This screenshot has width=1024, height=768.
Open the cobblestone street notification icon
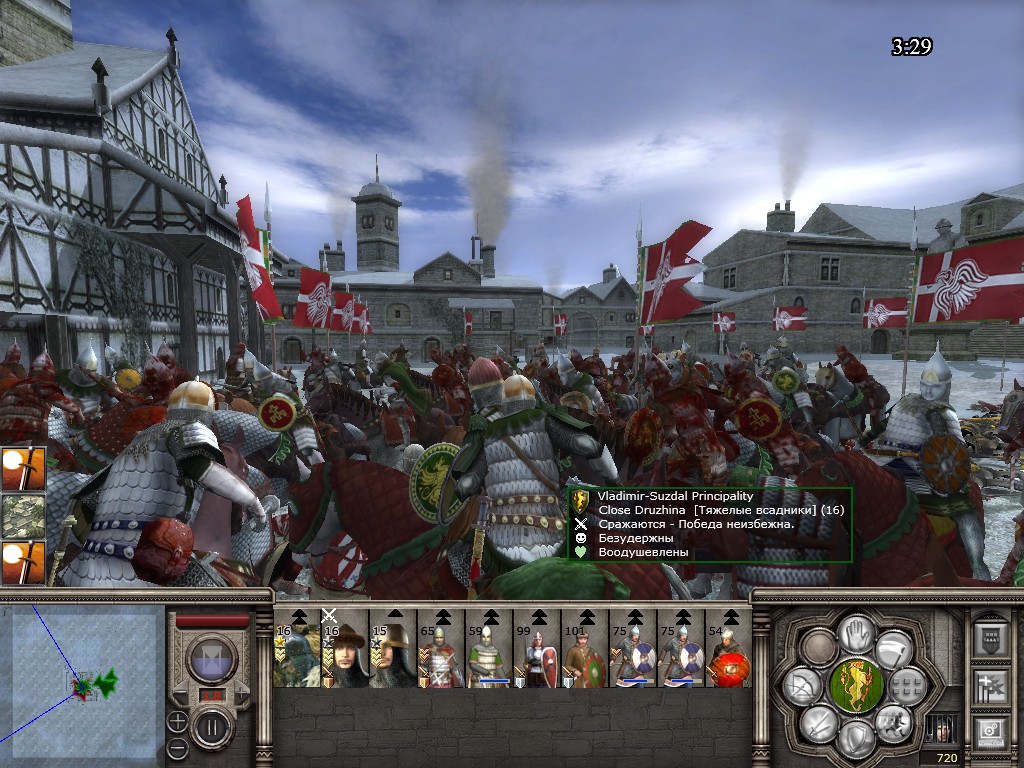[x=24, y=515]
